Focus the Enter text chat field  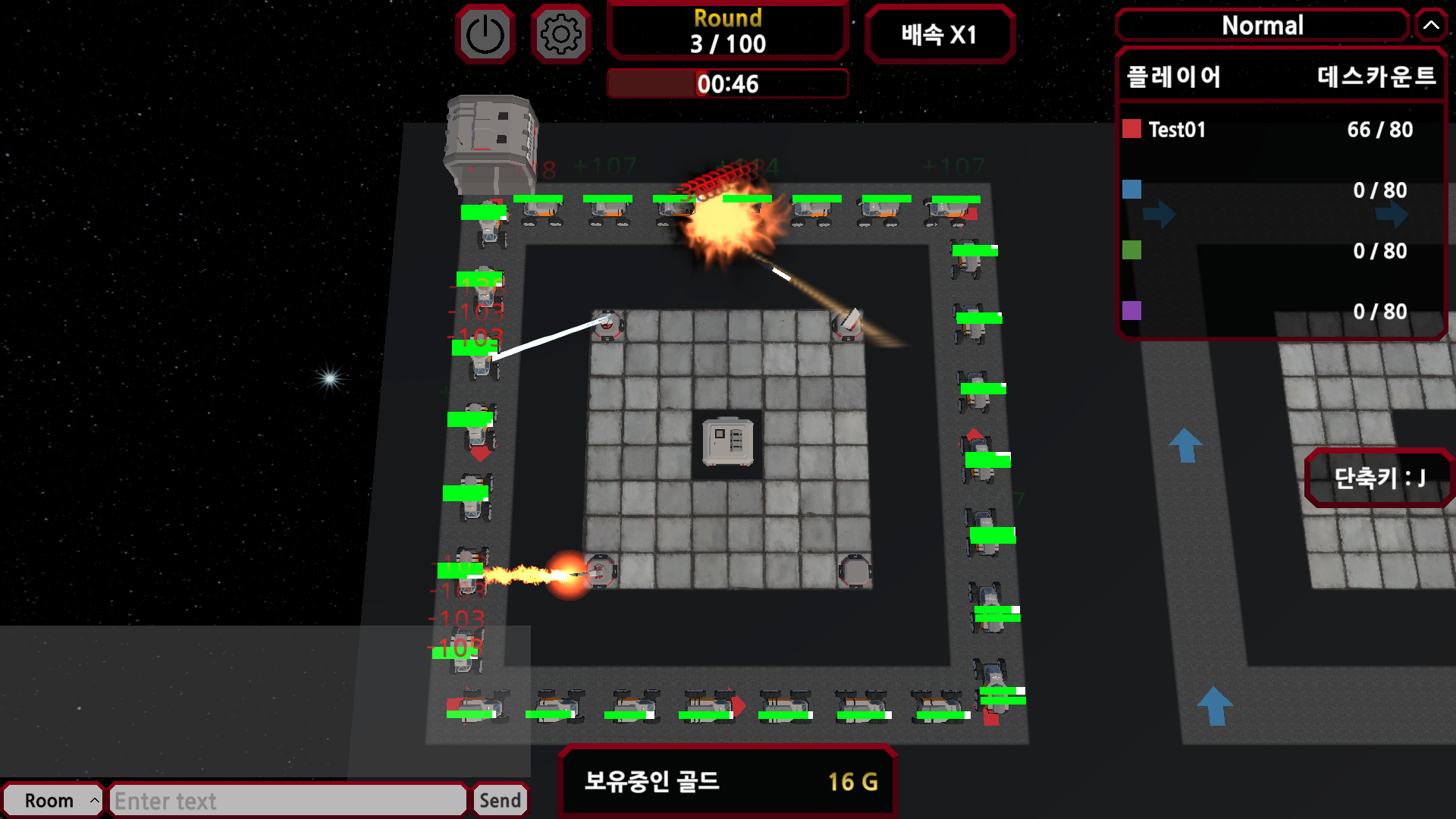point(288,800)
